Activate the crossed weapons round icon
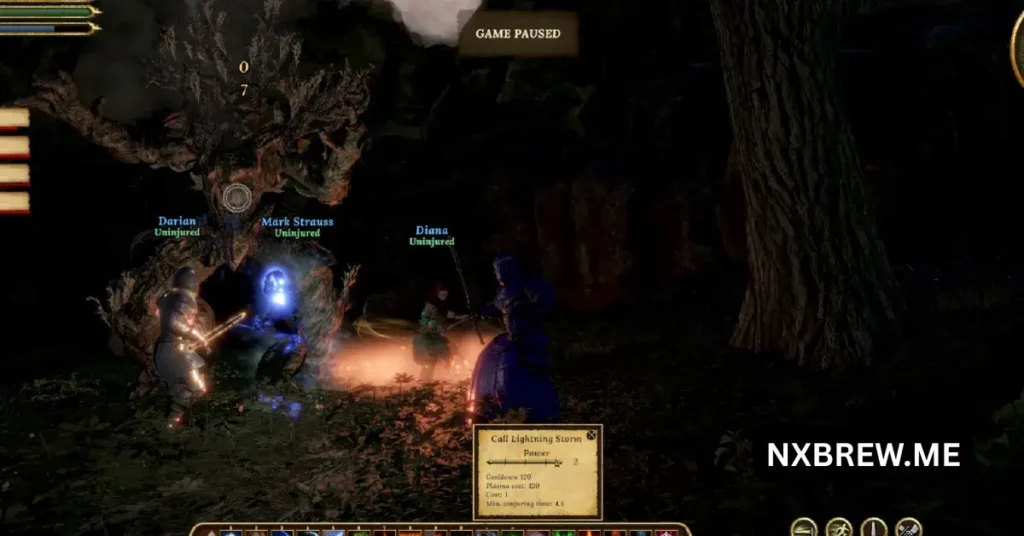 click(908, 527)
